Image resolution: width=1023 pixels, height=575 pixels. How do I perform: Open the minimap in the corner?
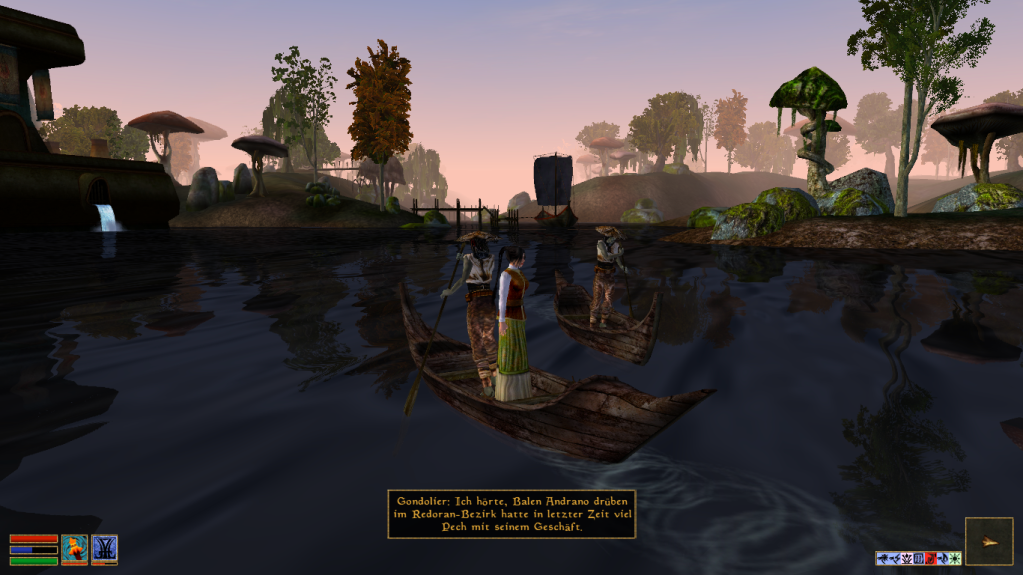point(988,541)
